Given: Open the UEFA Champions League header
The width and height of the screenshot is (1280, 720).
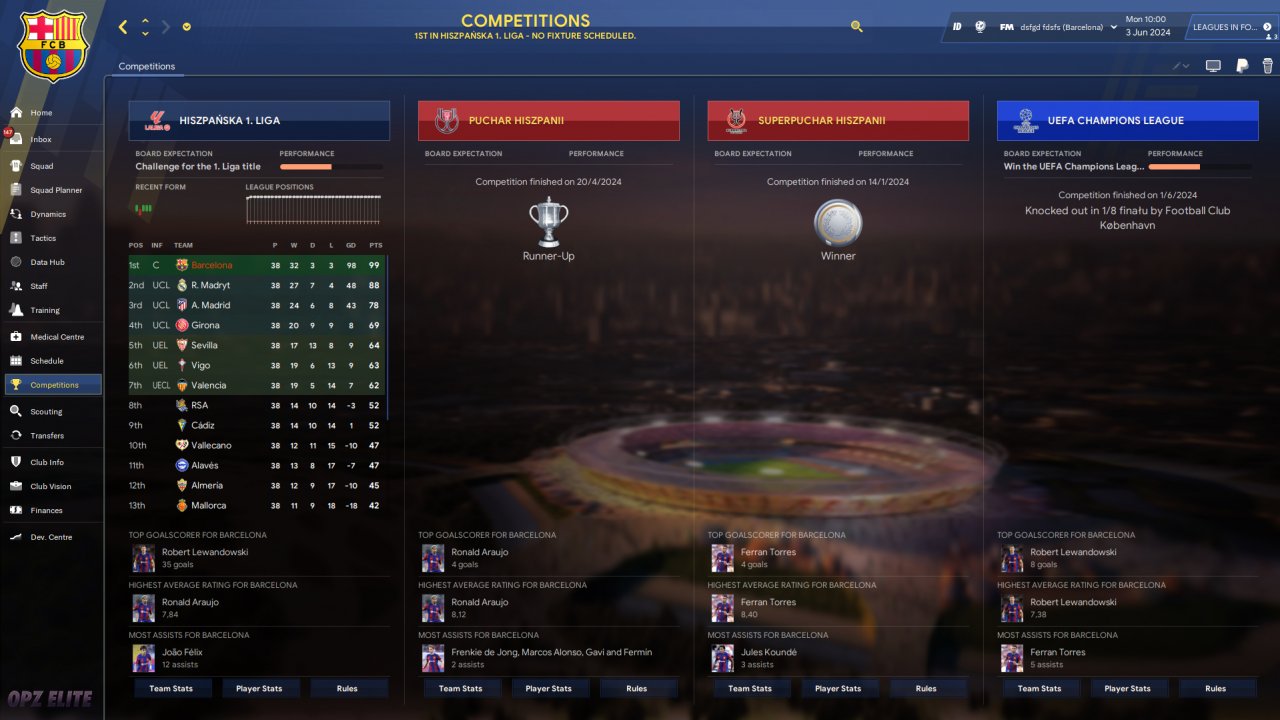Looking at the screenshot, I should [x=1127, y=121].
